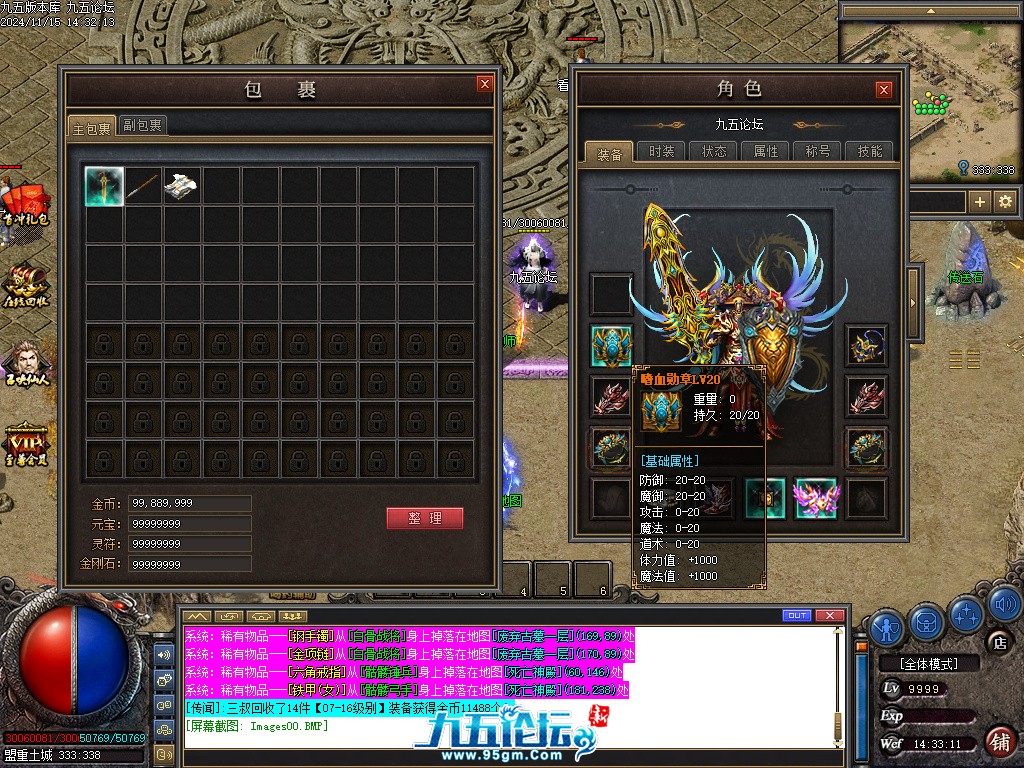Image resolution: width=1024 pixels, height=768 pixels.
Task: Select the equipped 嗜血勋章 medal slot
Action: pos(611,345)
